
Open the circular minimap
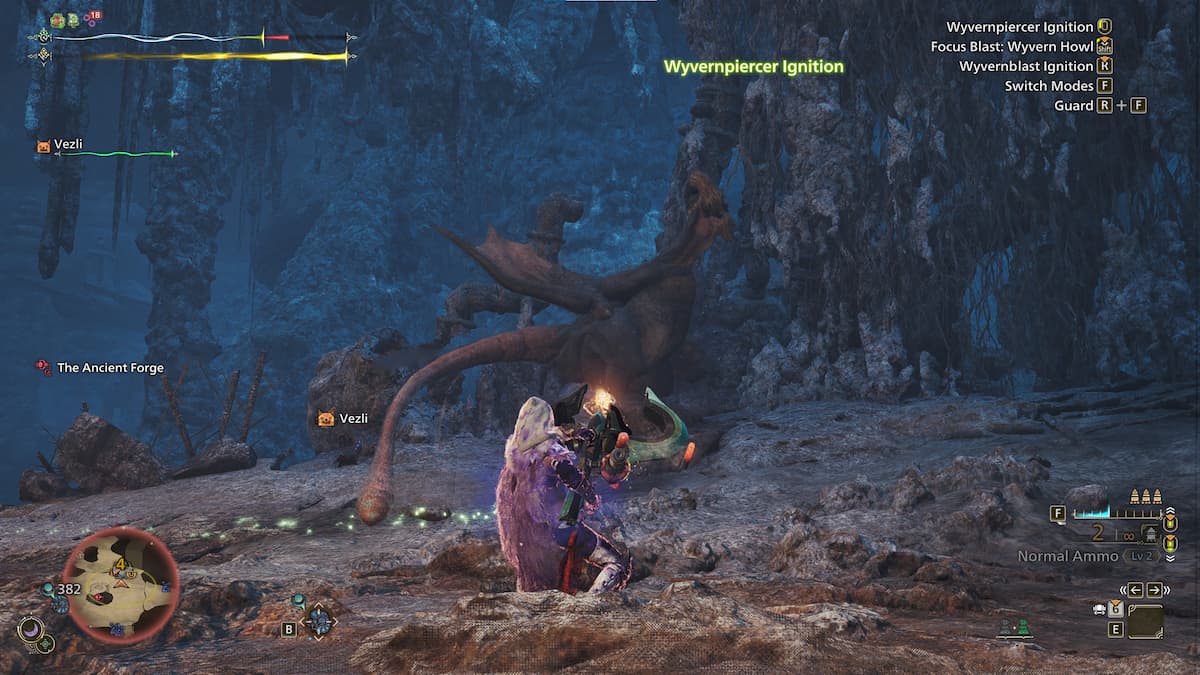point(120,583)
